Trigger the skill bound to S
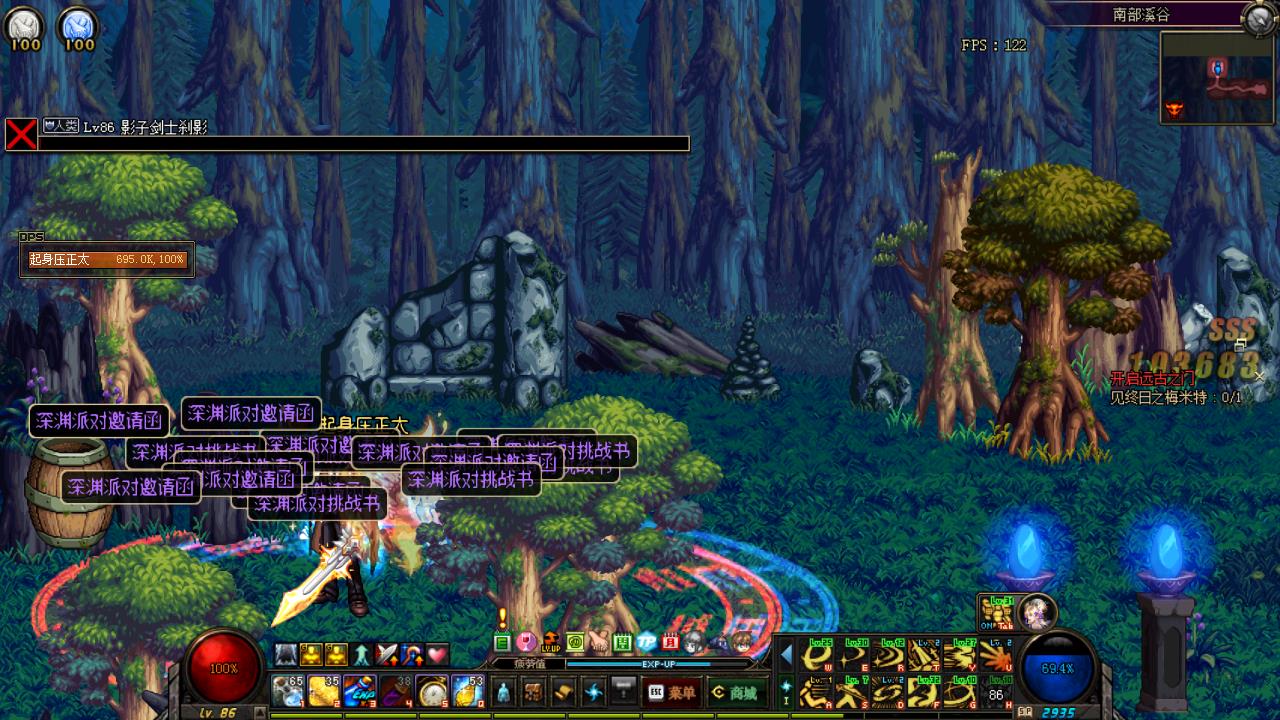Screen dimensions: 1280x720 pos(855,690)
